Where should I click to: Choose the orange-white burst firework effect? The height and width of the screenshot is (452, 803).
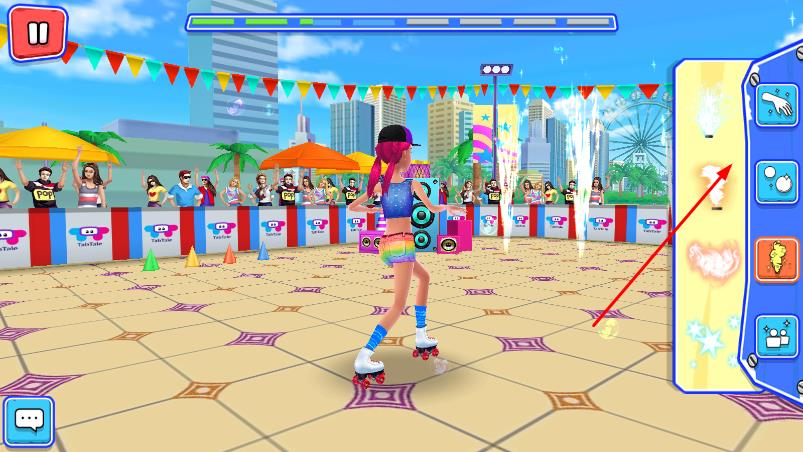pyautogui.click(x=710, y=186)
